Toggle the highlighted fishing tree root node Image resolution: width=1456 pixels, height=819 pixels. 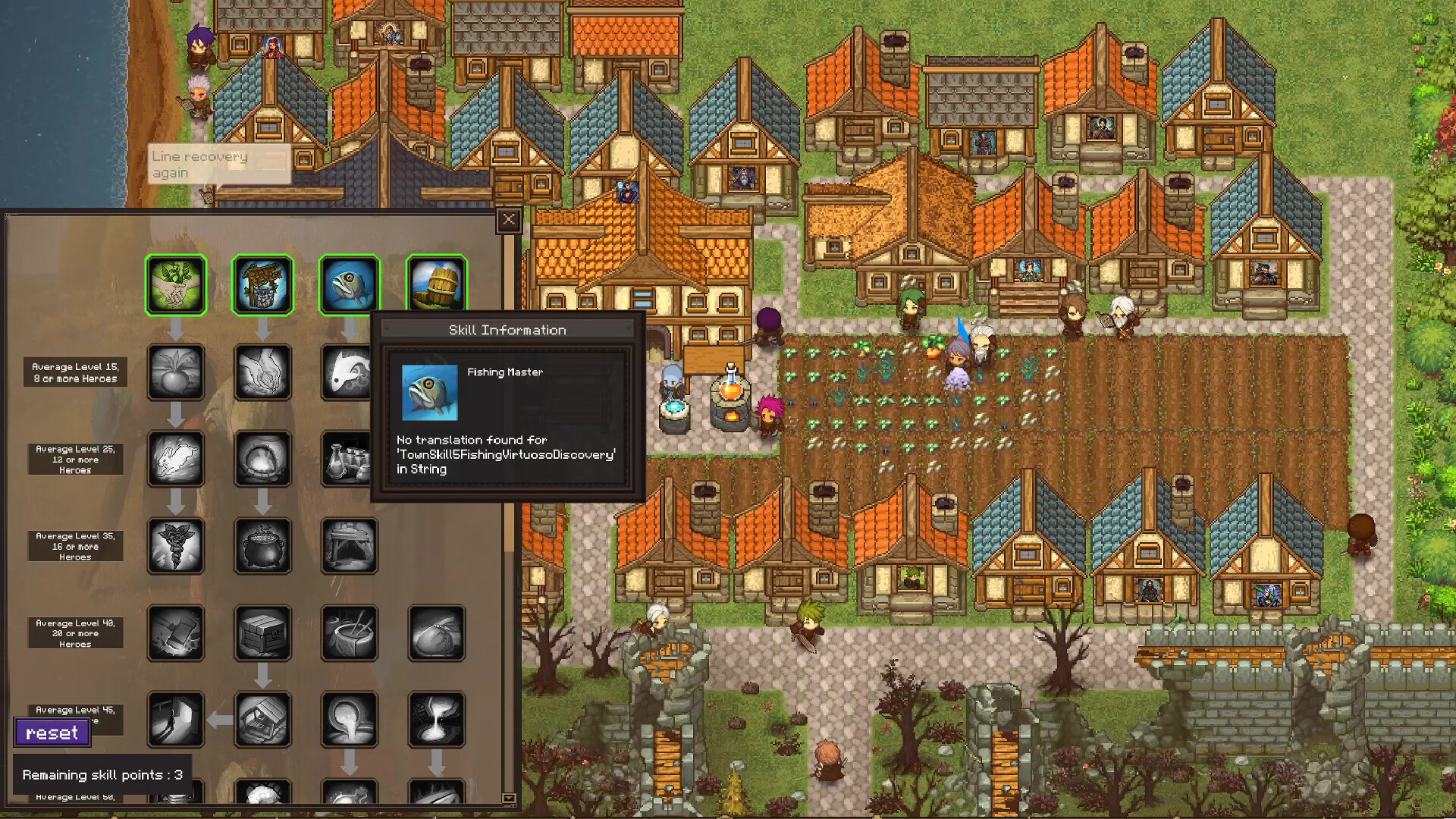click(350, 284)
